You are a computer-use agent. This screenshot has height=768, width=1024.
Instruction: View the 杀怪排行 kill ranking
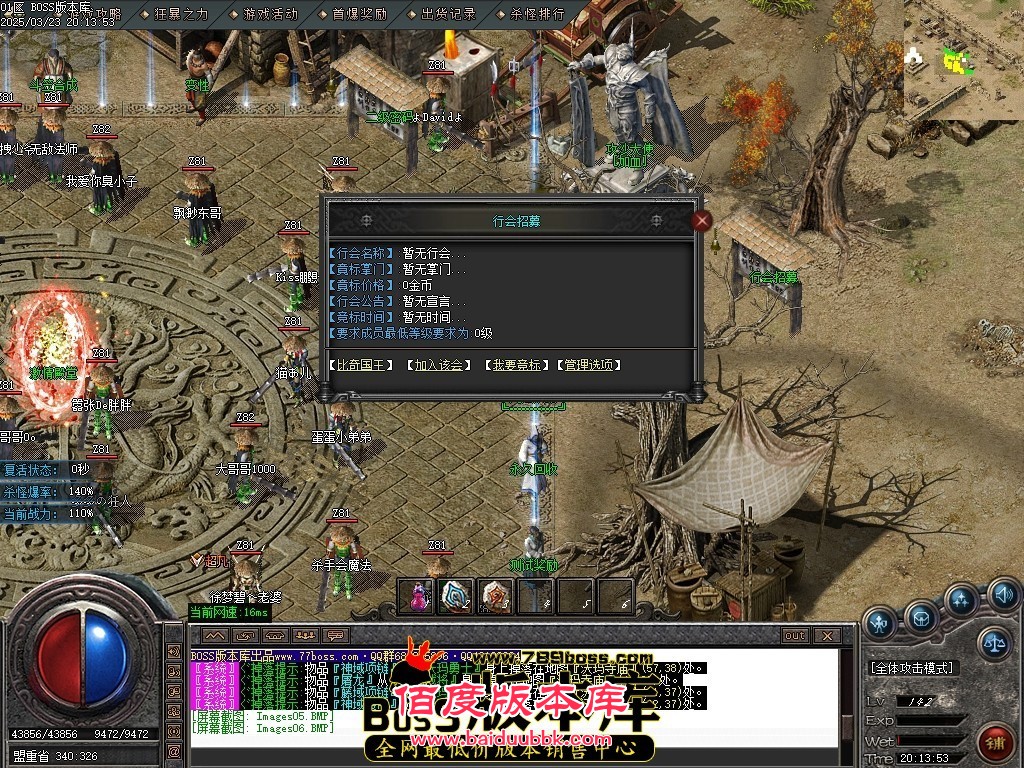tap(537, 15)
